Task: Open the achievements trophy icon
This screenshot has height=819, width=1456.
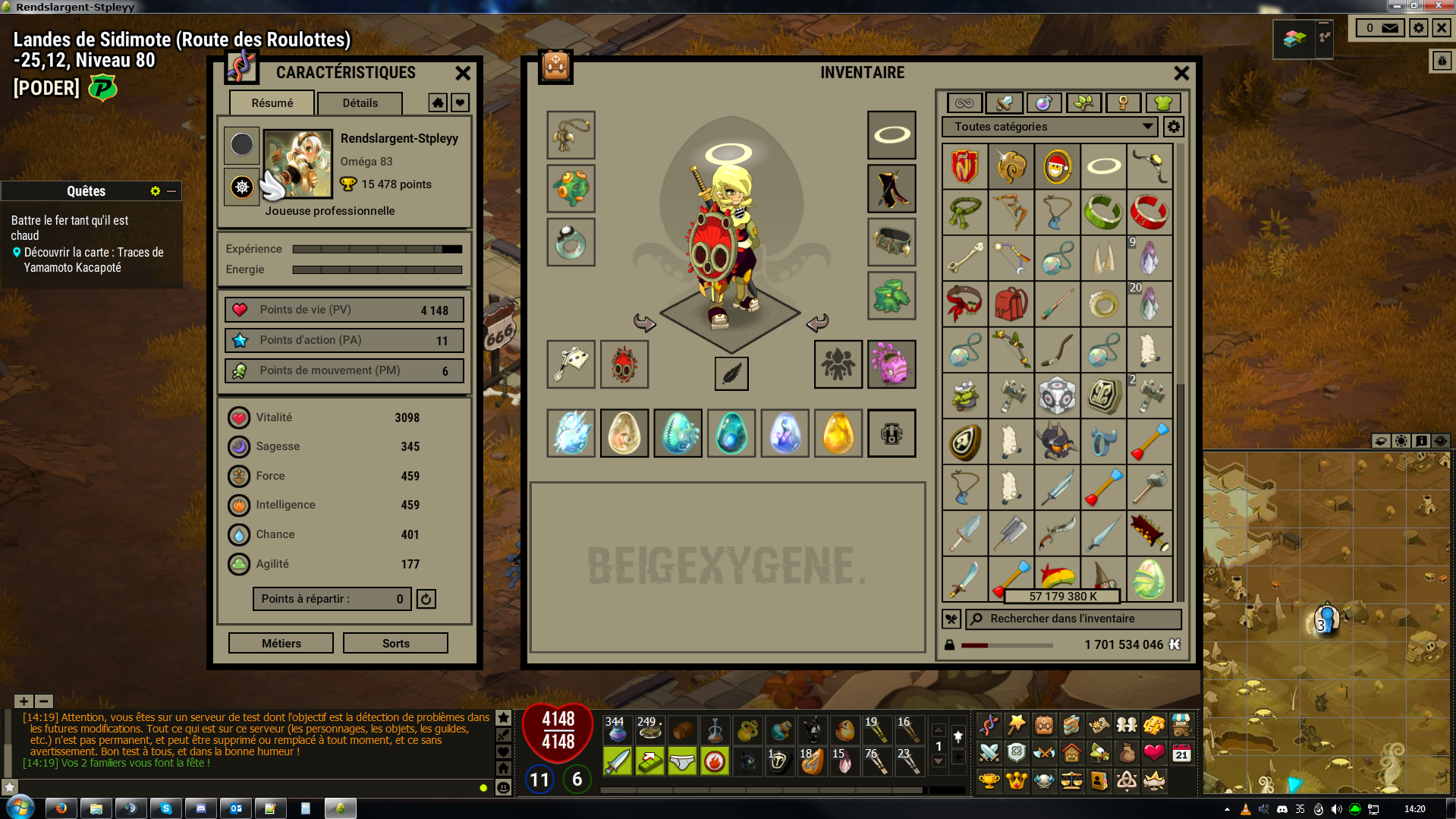Action: (x=989, y=780)
